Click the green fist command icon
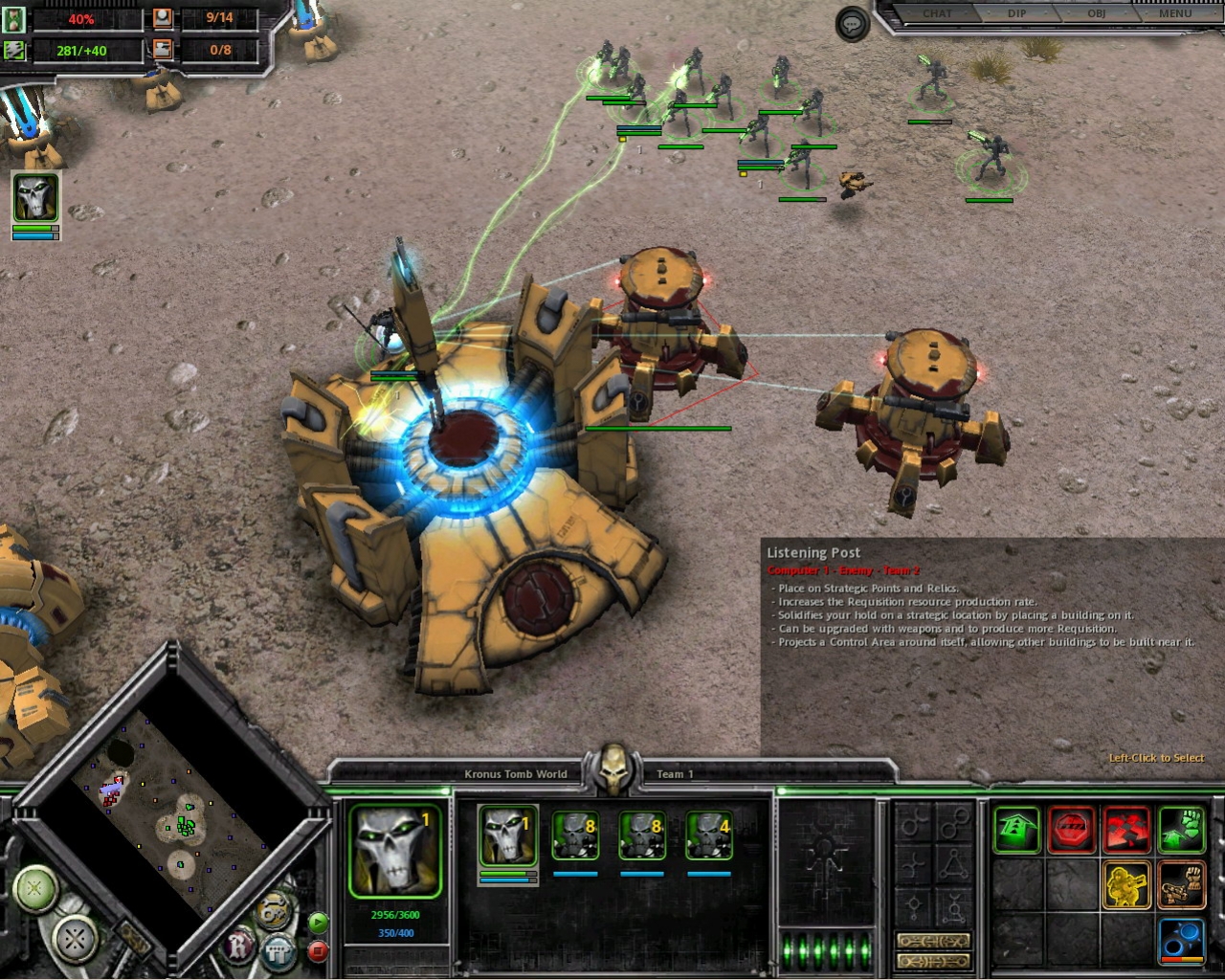Image resolution: width=1225 pixels, height=980 pixels. [1182, 829]
